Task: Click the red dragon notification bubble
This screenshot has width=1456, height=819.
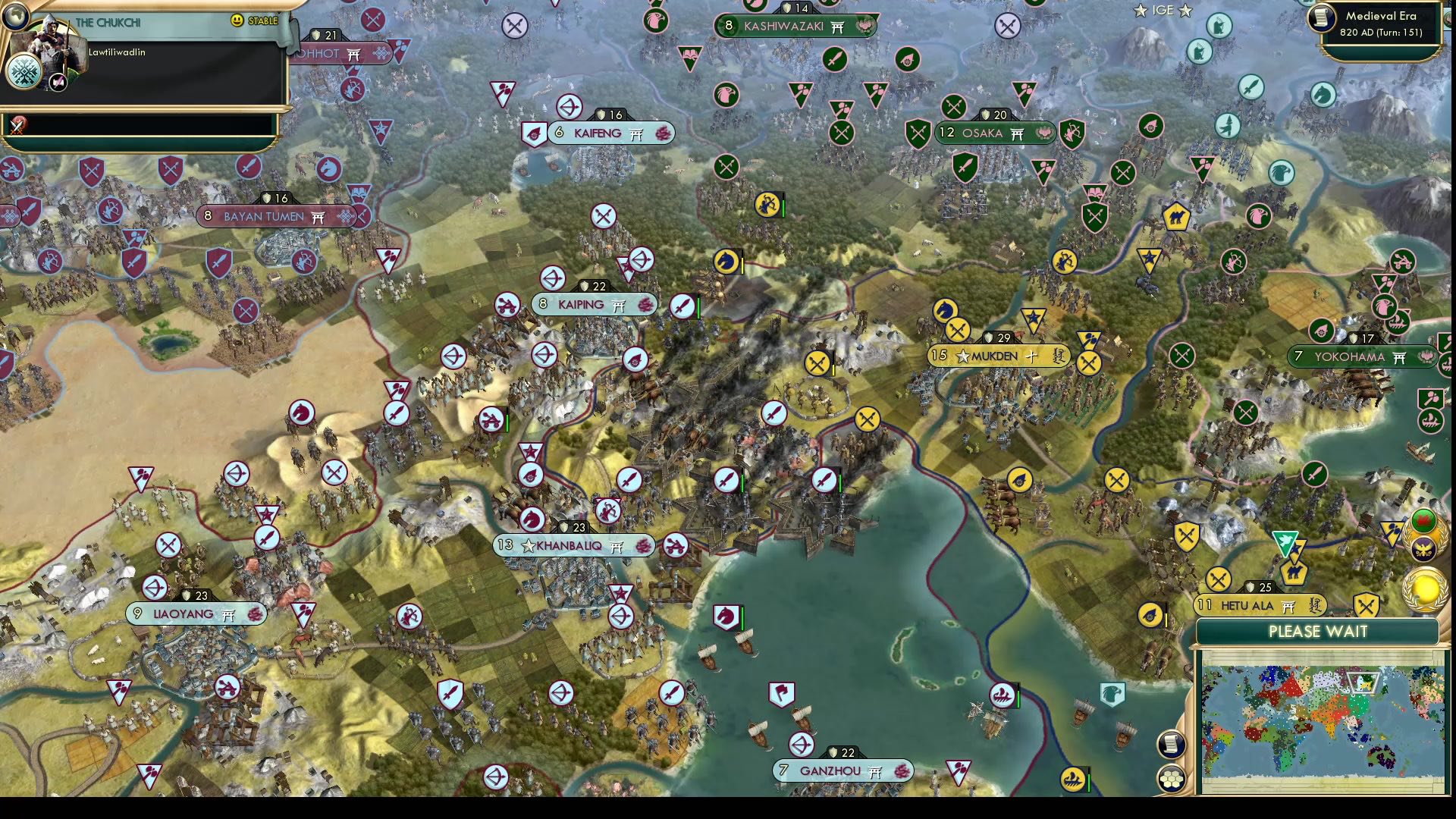Action: [1424, 518]
